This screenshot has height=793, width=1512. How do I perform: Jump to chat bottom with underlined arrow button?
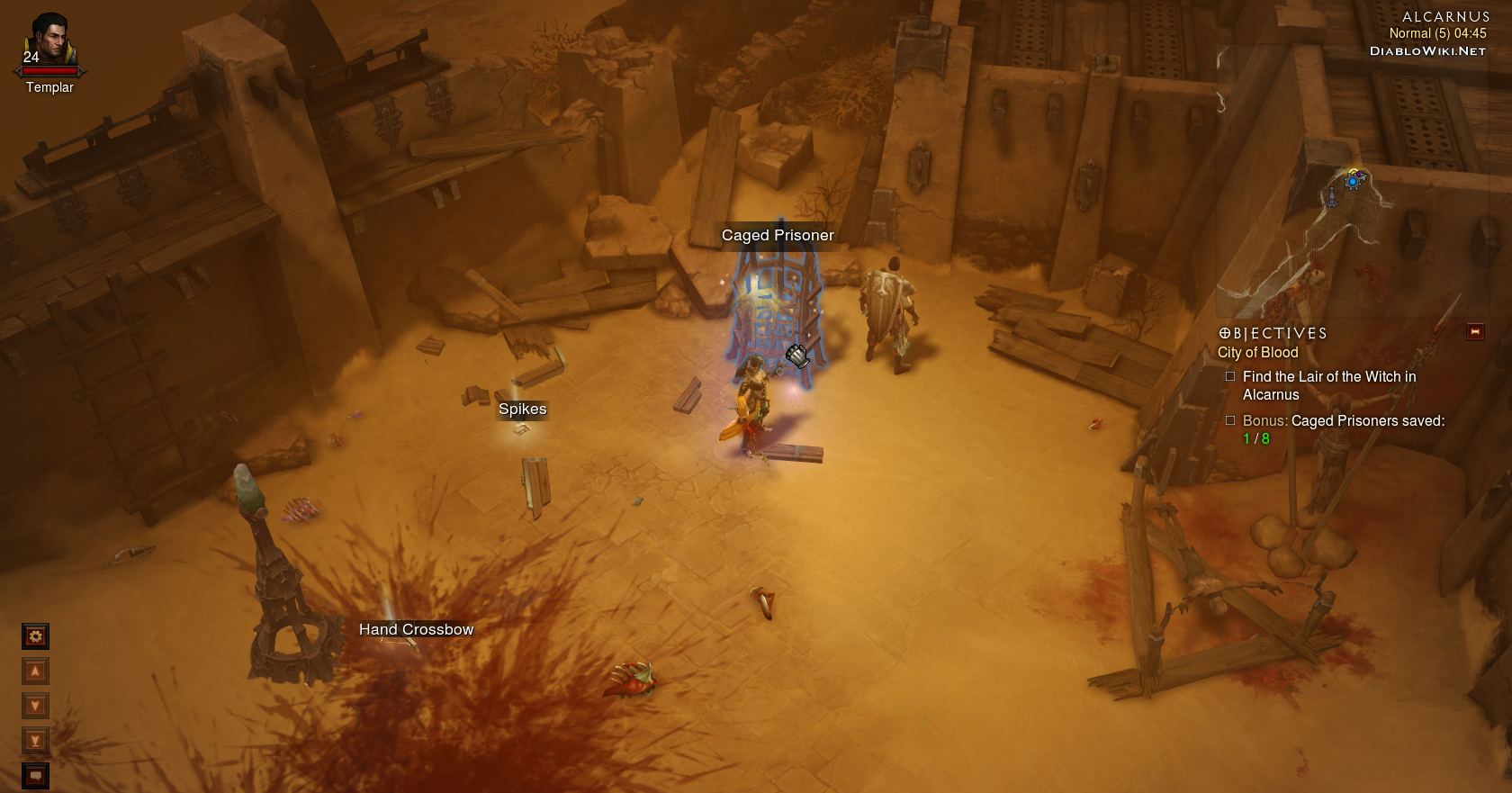pyautogui.click(x=35, y=741)
